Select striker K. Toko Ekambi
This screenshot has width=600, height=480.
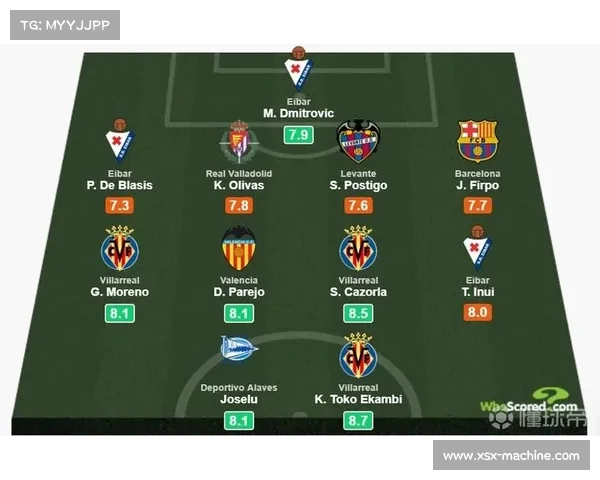(357, 399)
